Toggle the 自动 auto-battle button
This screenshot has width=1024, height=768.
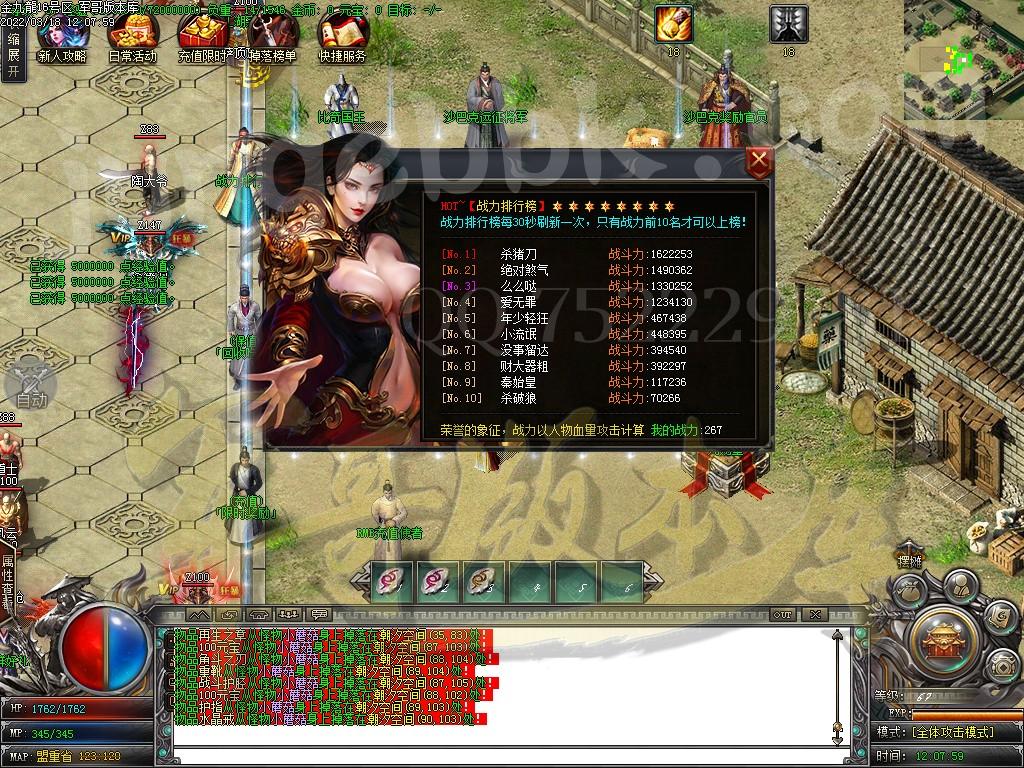coord(31,385)
